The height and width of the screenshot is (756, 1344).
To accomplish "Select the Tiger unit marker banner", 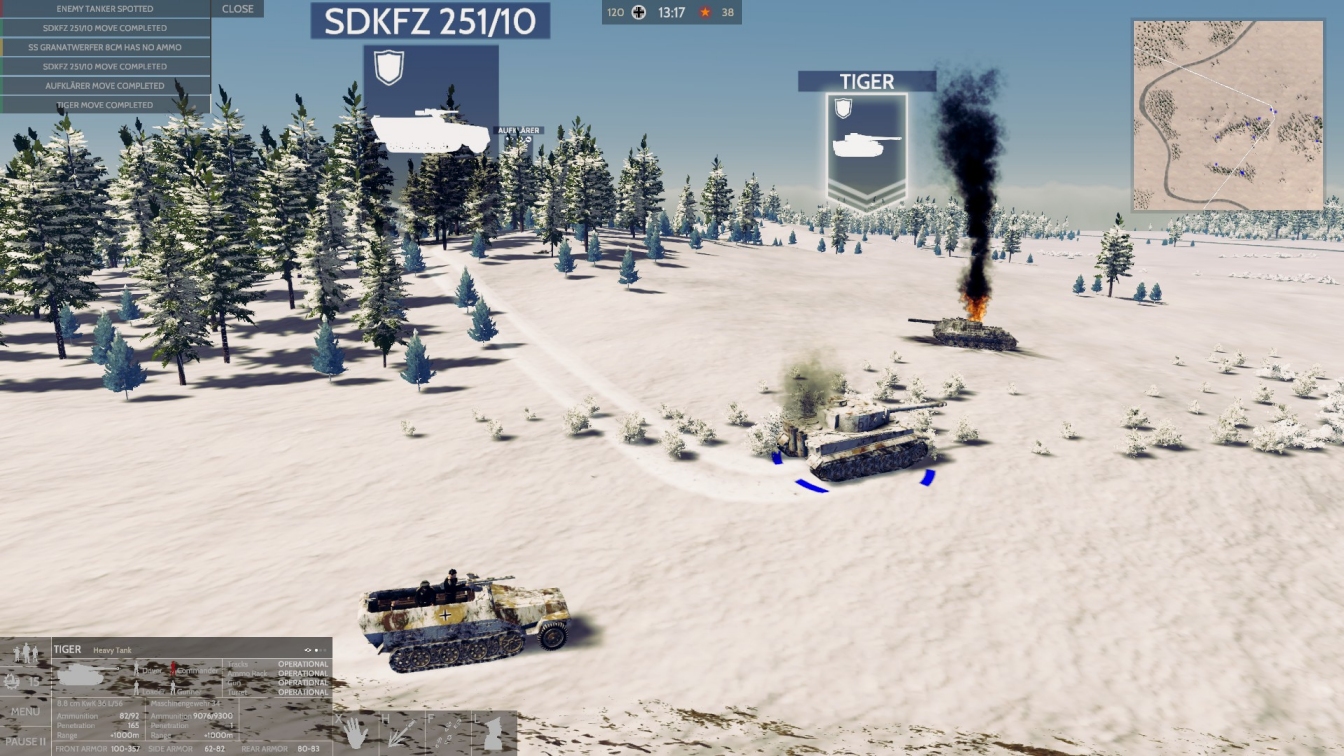I will pos(866,82).
